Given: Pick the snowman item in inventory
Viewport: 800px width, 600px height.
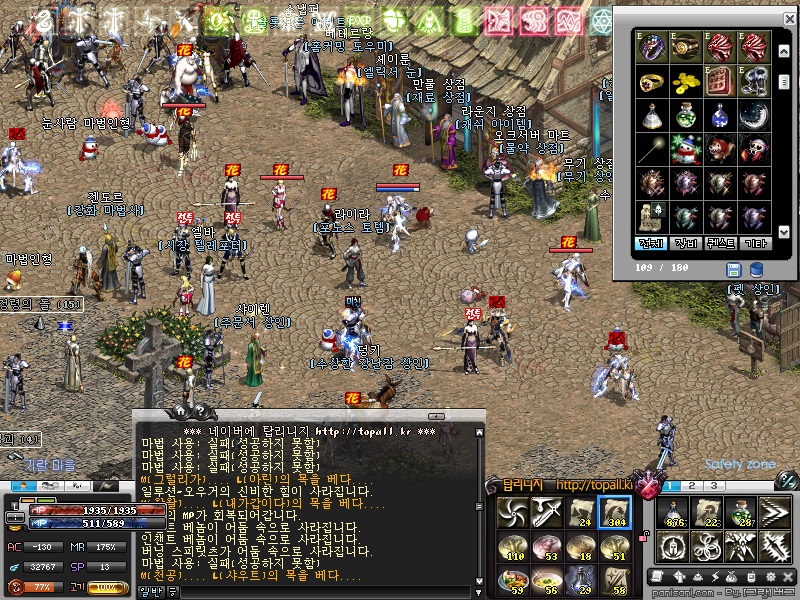Looking at the screenshot, I should pos(686,149).
